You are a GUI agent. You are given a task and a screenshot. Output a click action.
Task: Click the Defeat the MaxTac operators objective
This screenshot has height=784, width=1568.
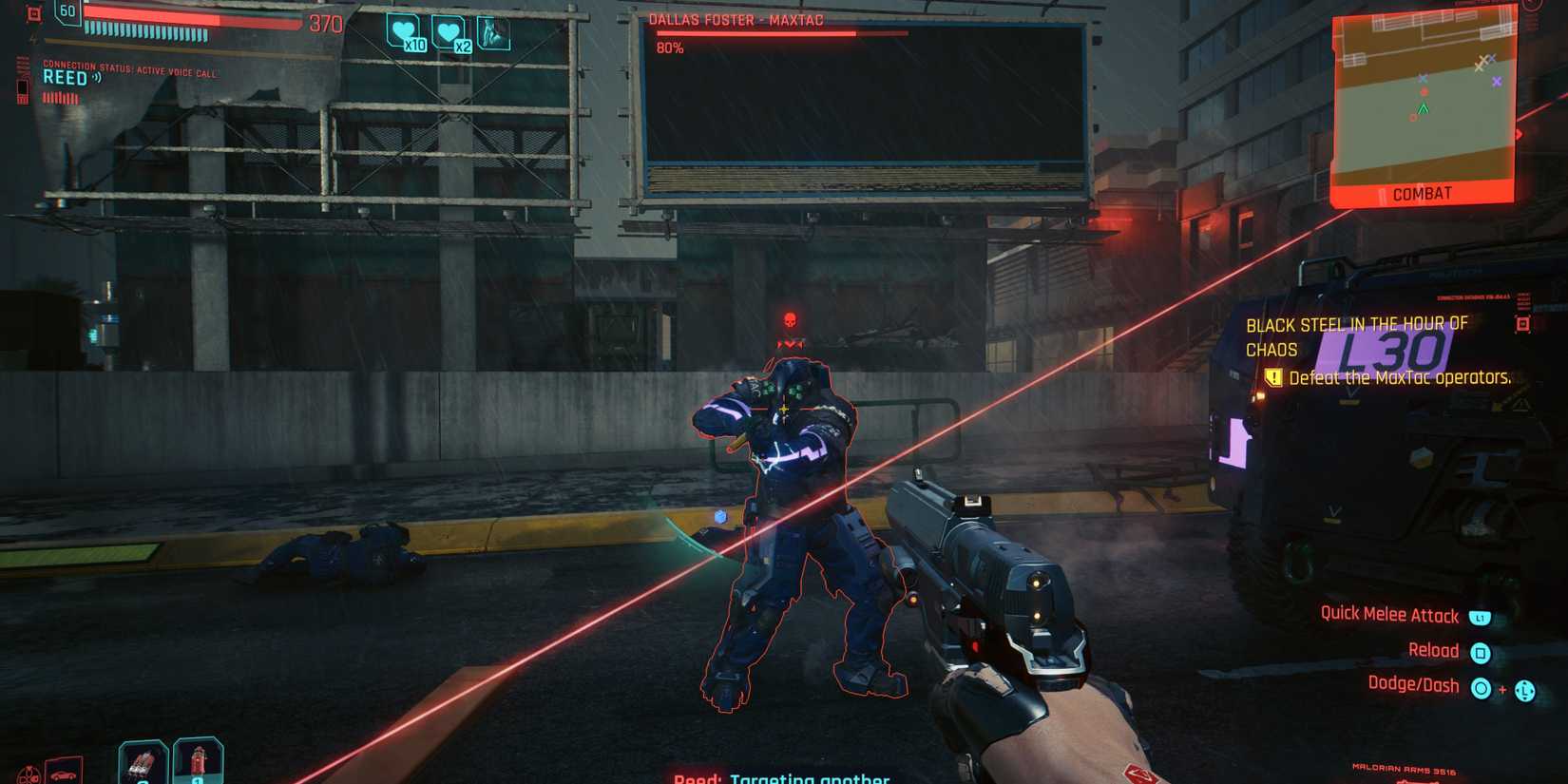[x=1401, y=378]
